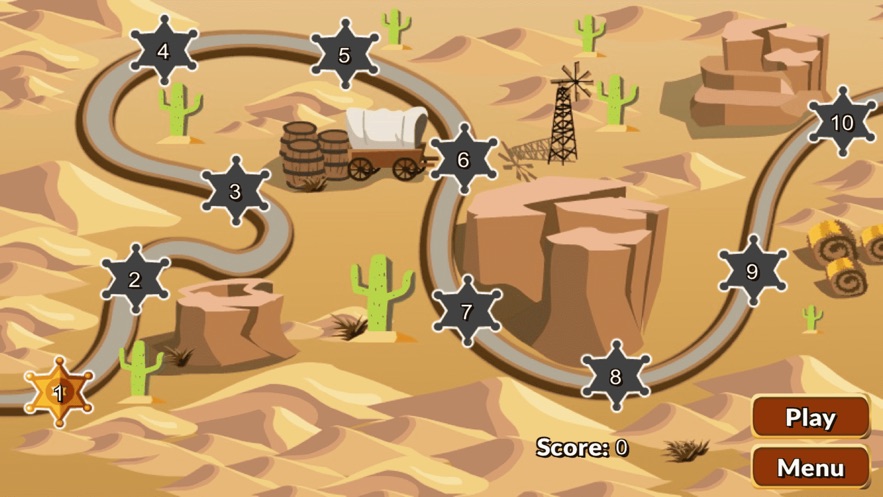
Task: Open the Menu button
Action: tap(810, 467)
